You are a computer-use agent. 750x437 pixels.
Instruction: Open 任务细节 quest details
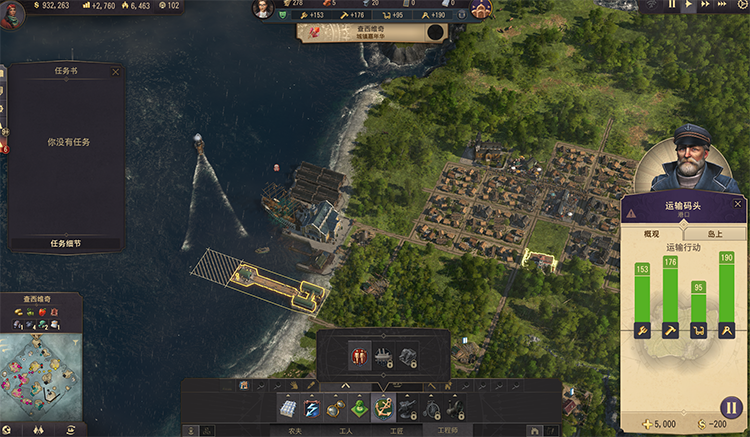66,242
